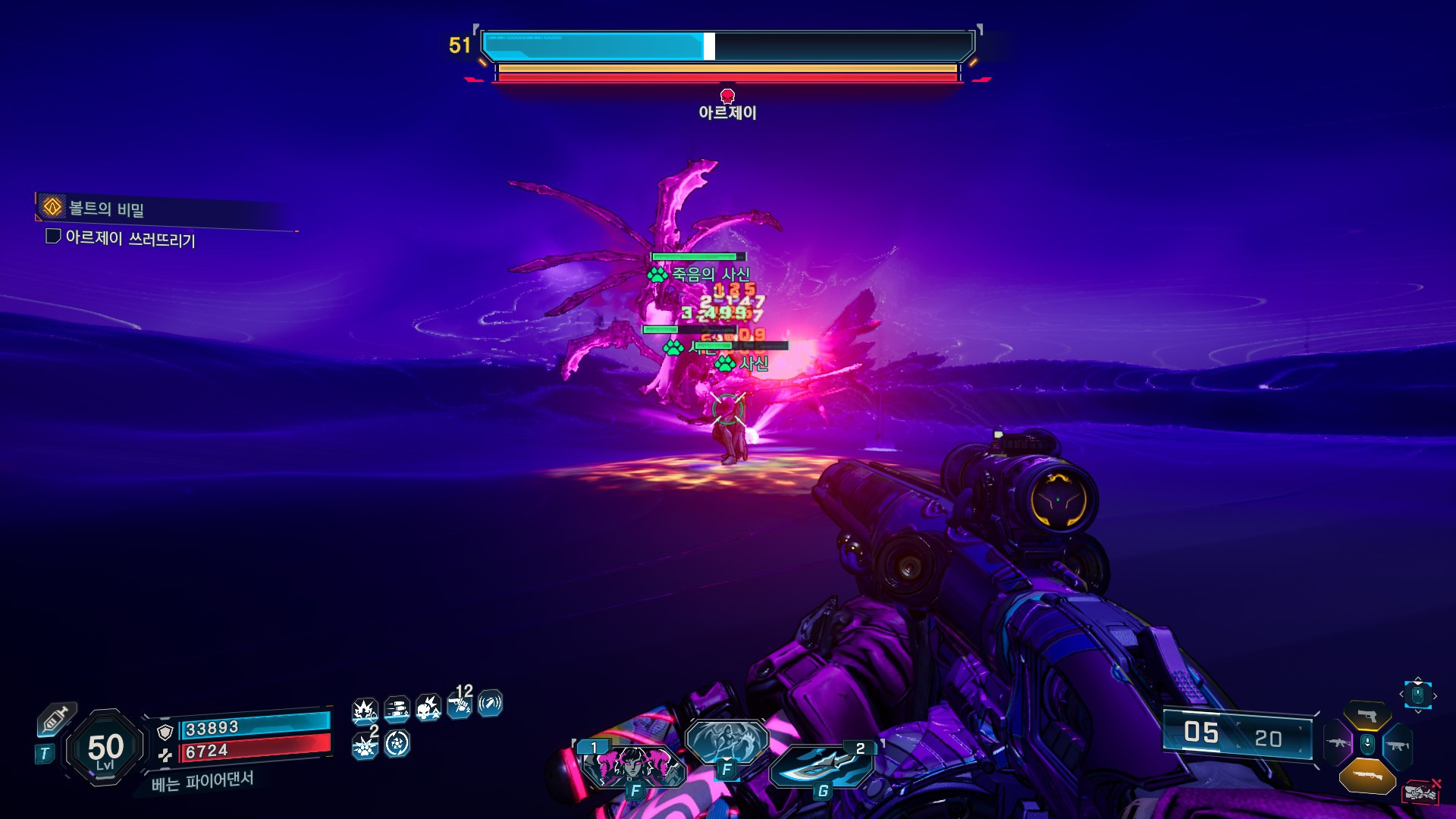Click the 아르제이 쓰러뜨리기 objective checkbox
This screenshot has width=1456, height=819.
pos(53,237)
